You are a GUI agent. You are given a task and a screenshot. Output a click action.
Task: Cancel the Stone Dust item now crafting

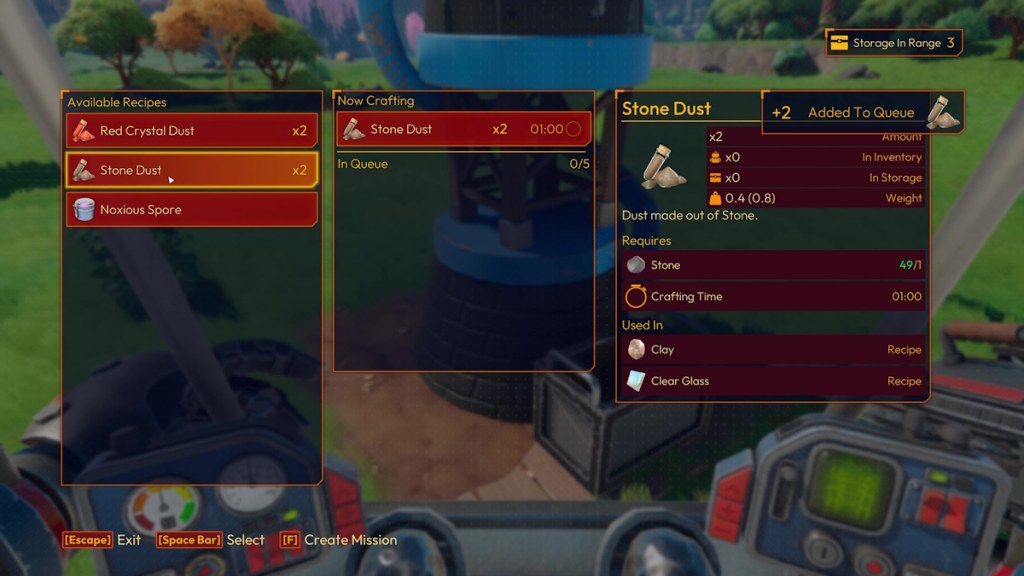(x=464, y=129)
